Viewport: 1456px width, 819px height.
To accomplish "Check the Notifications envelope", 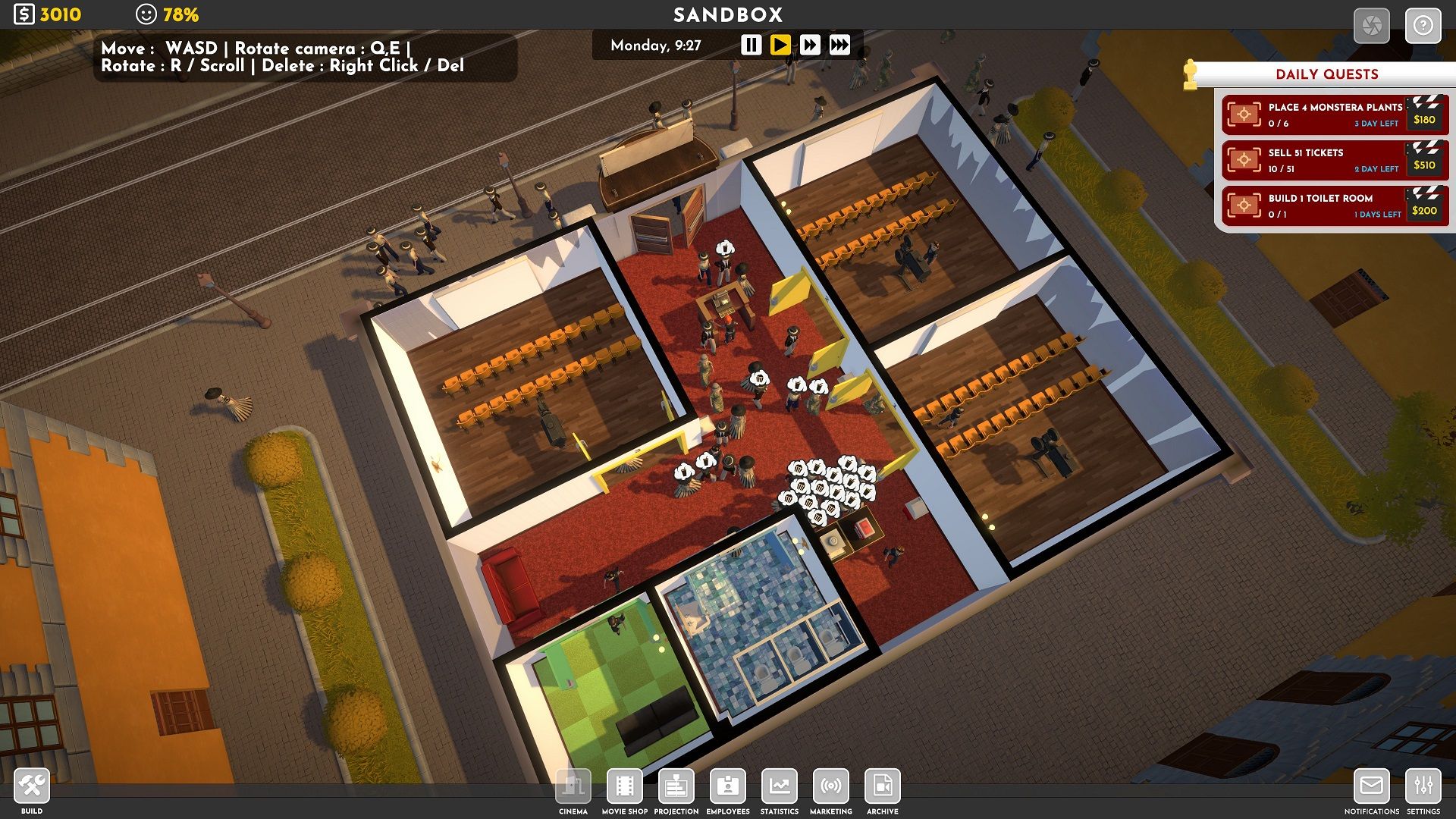I will pos(1371,786).
